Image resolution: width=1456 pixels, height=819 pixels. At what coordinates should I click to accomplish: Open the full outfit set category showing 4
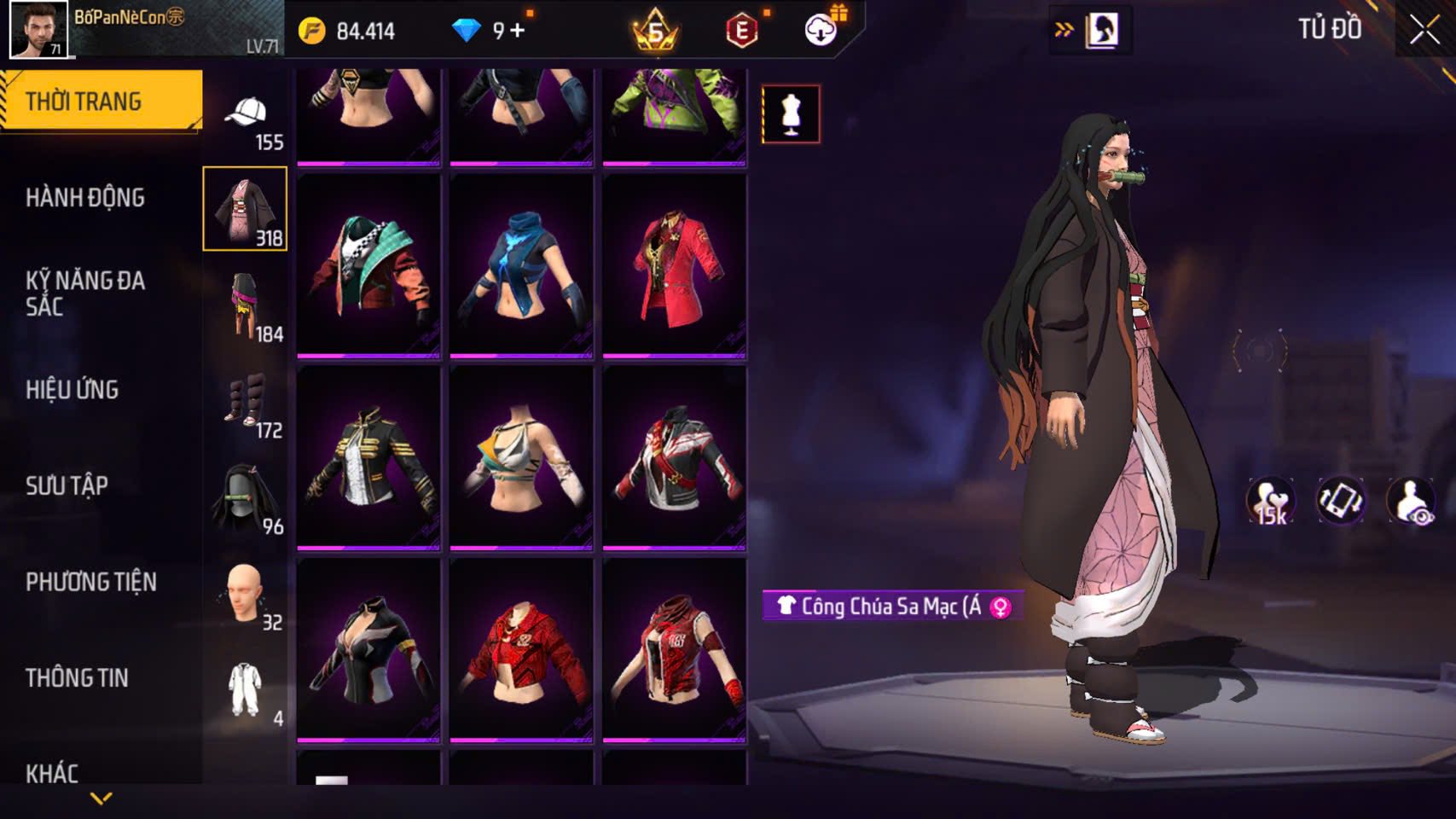(x=246, y=690)
